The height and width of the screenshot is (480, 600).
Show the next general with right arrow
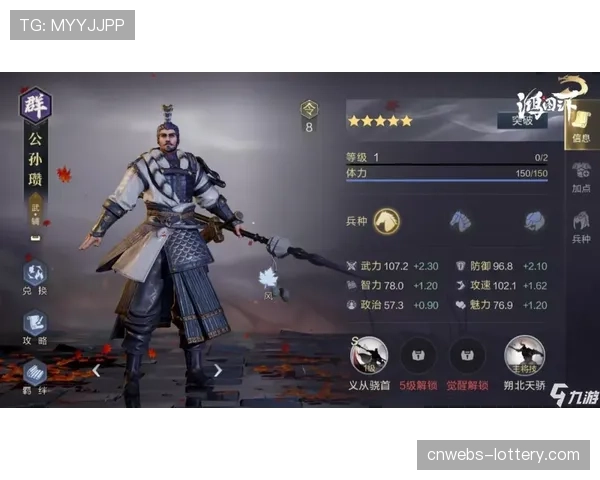click(x=217, y=370)
